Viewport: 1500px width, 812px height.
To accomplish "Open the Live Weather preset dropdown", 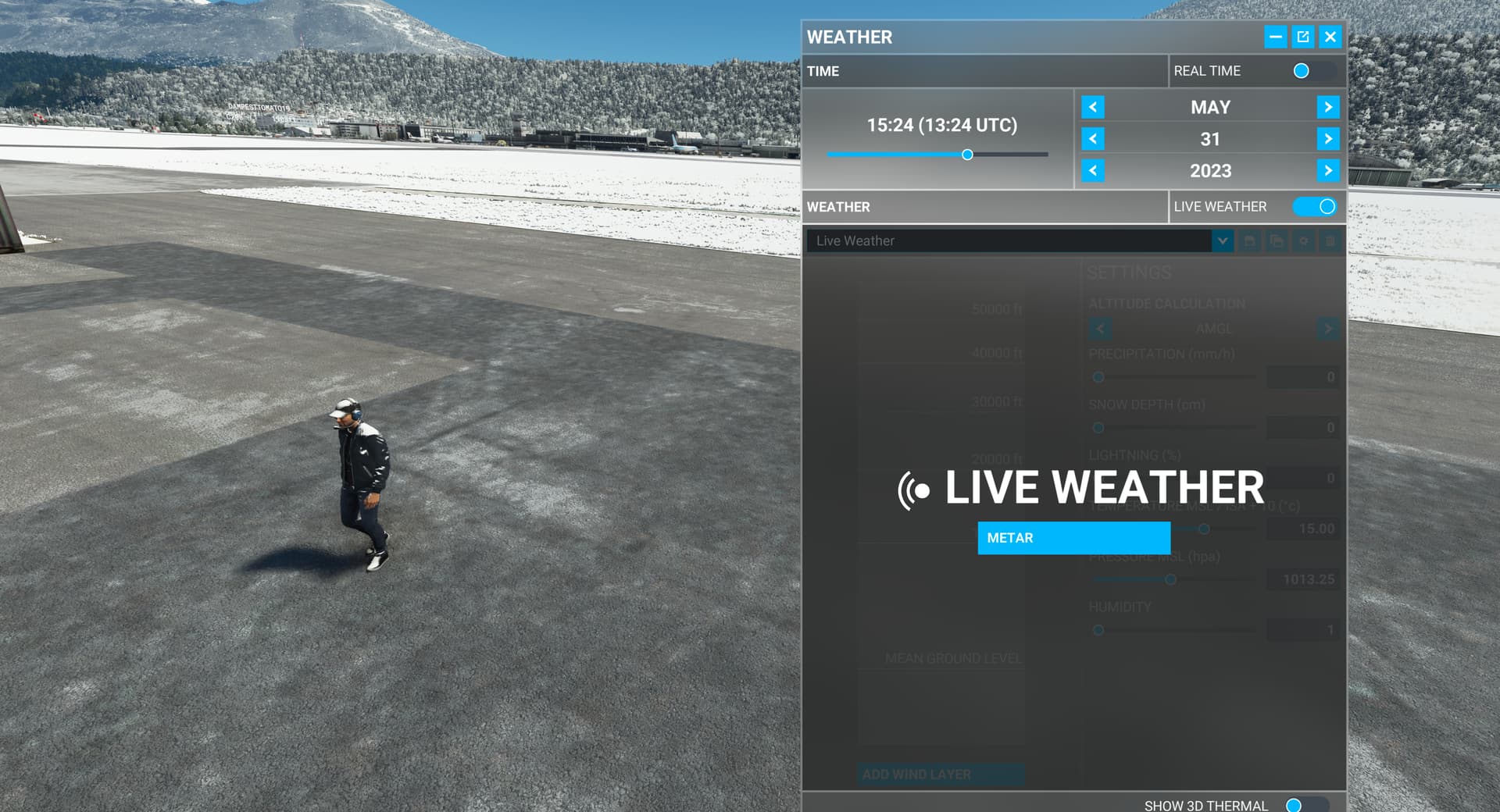I will (x=1223, y=240).
